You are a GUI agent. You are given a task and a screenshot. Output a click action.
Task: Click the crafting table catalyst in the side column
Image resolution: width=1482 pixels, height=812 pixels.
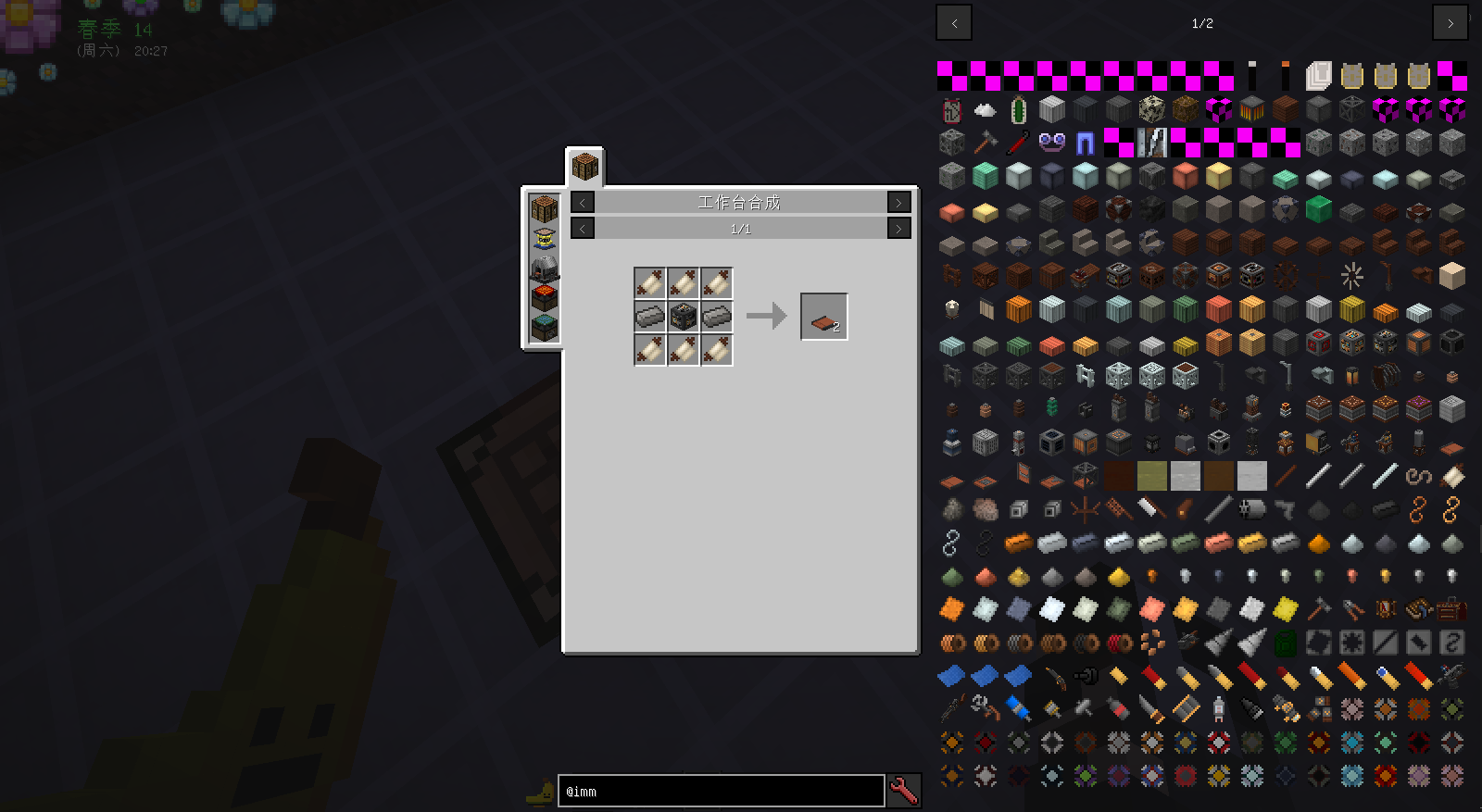(x=545, y=208)
